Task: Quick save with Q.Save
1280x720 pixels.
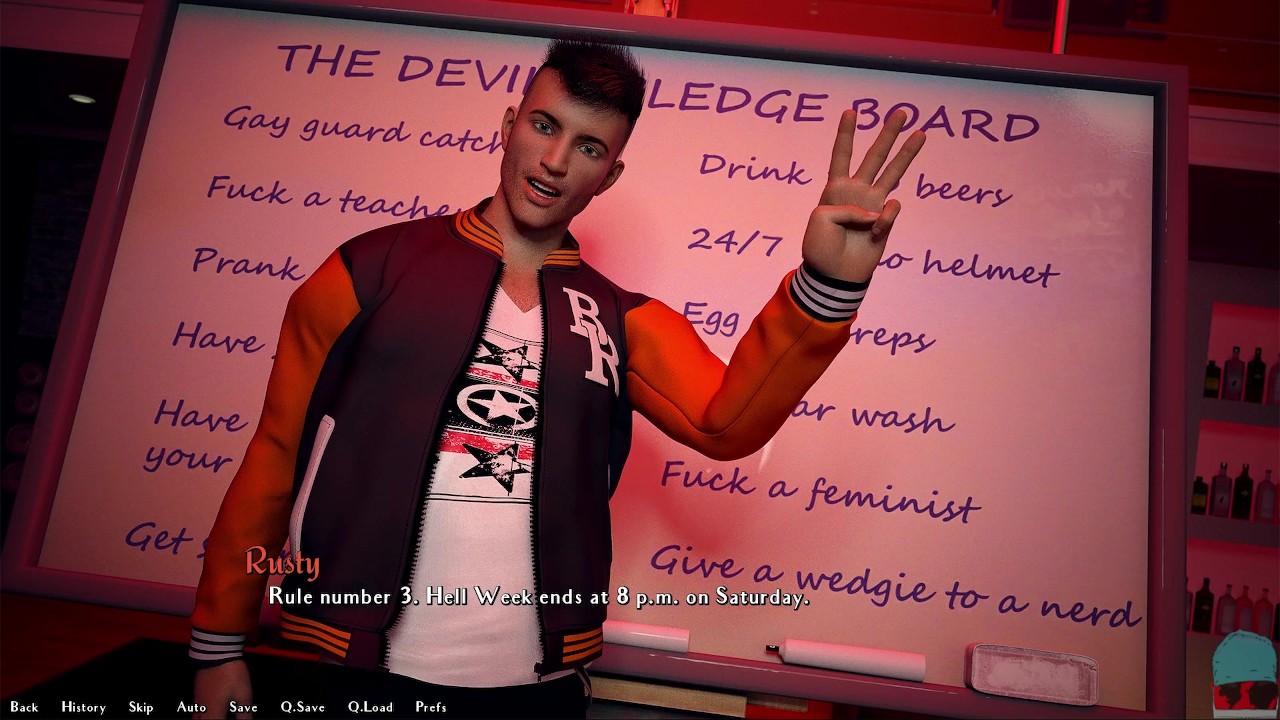Action: pyautogui.click(x=302, y=707)
